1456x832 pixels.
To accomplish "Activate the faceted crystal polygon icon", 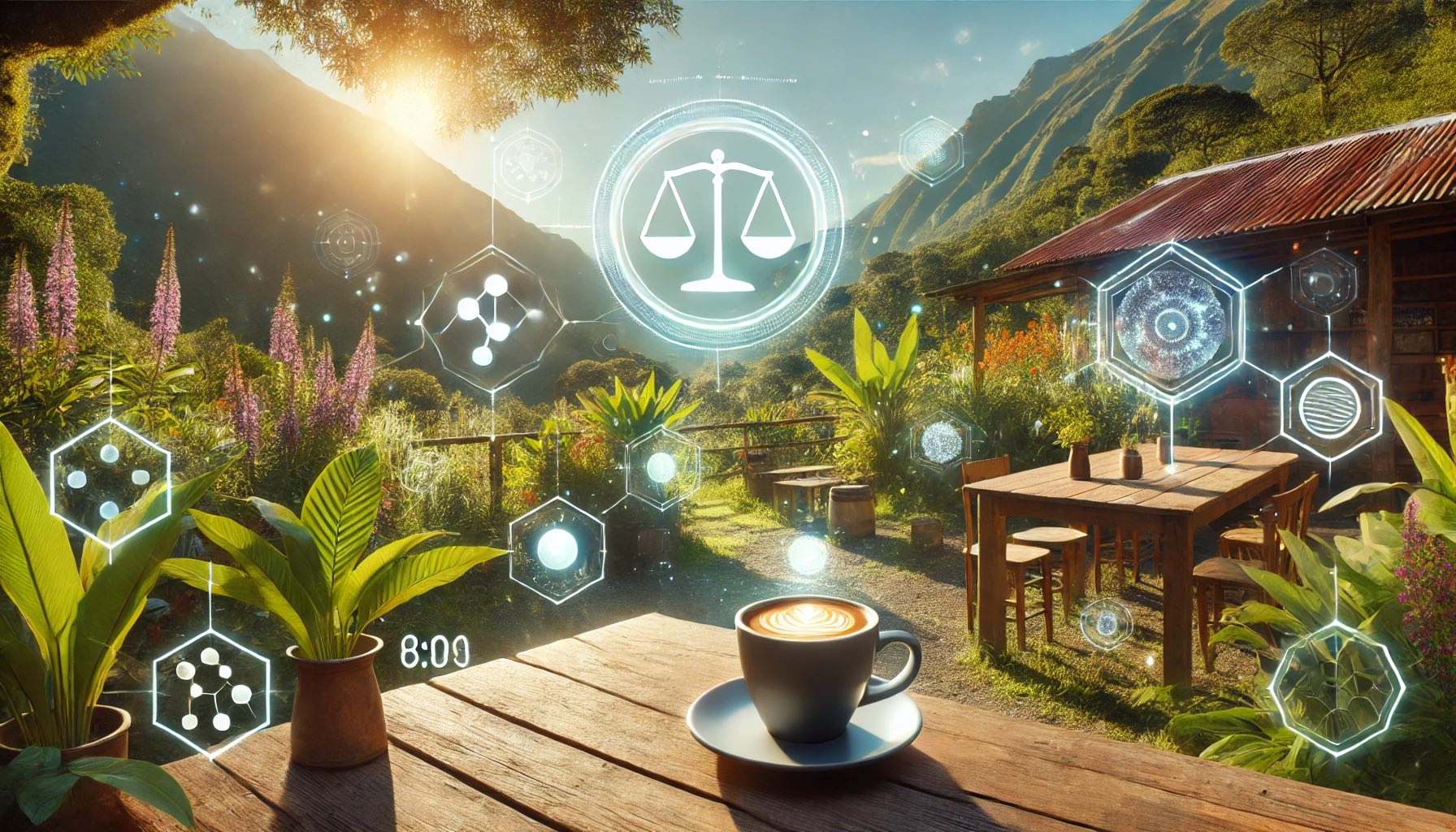I will 1335,687.
